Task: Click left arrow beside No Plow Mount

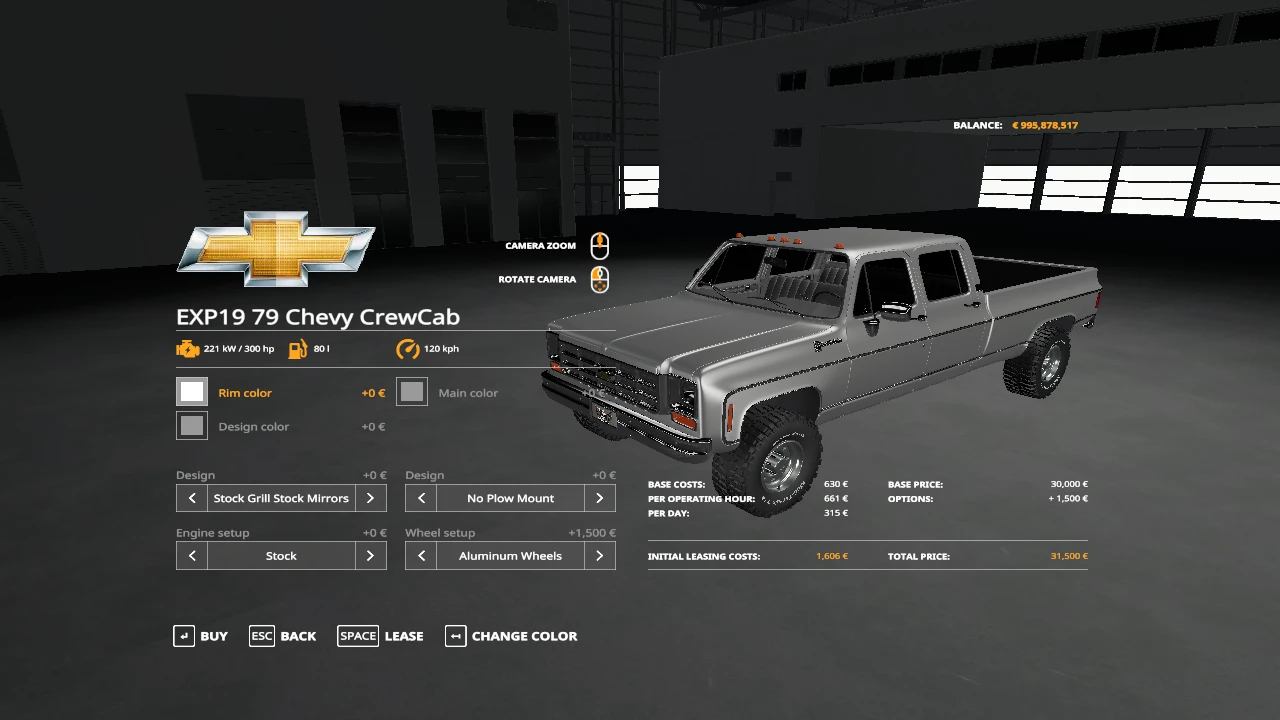Action: coord(421,498)
